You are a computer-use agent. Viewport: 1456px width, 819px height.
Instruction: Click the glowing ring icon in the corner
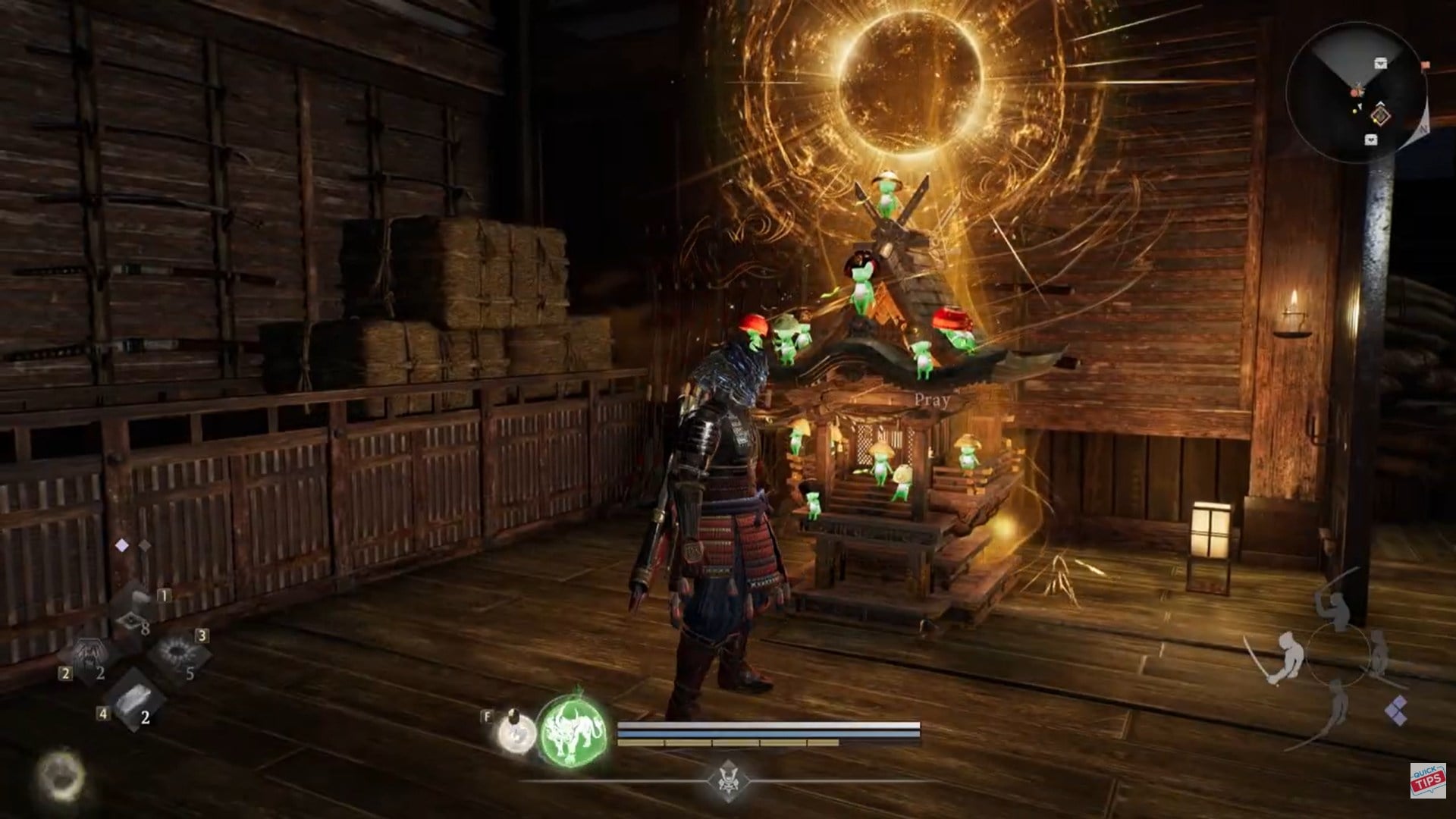pos(61,775)
